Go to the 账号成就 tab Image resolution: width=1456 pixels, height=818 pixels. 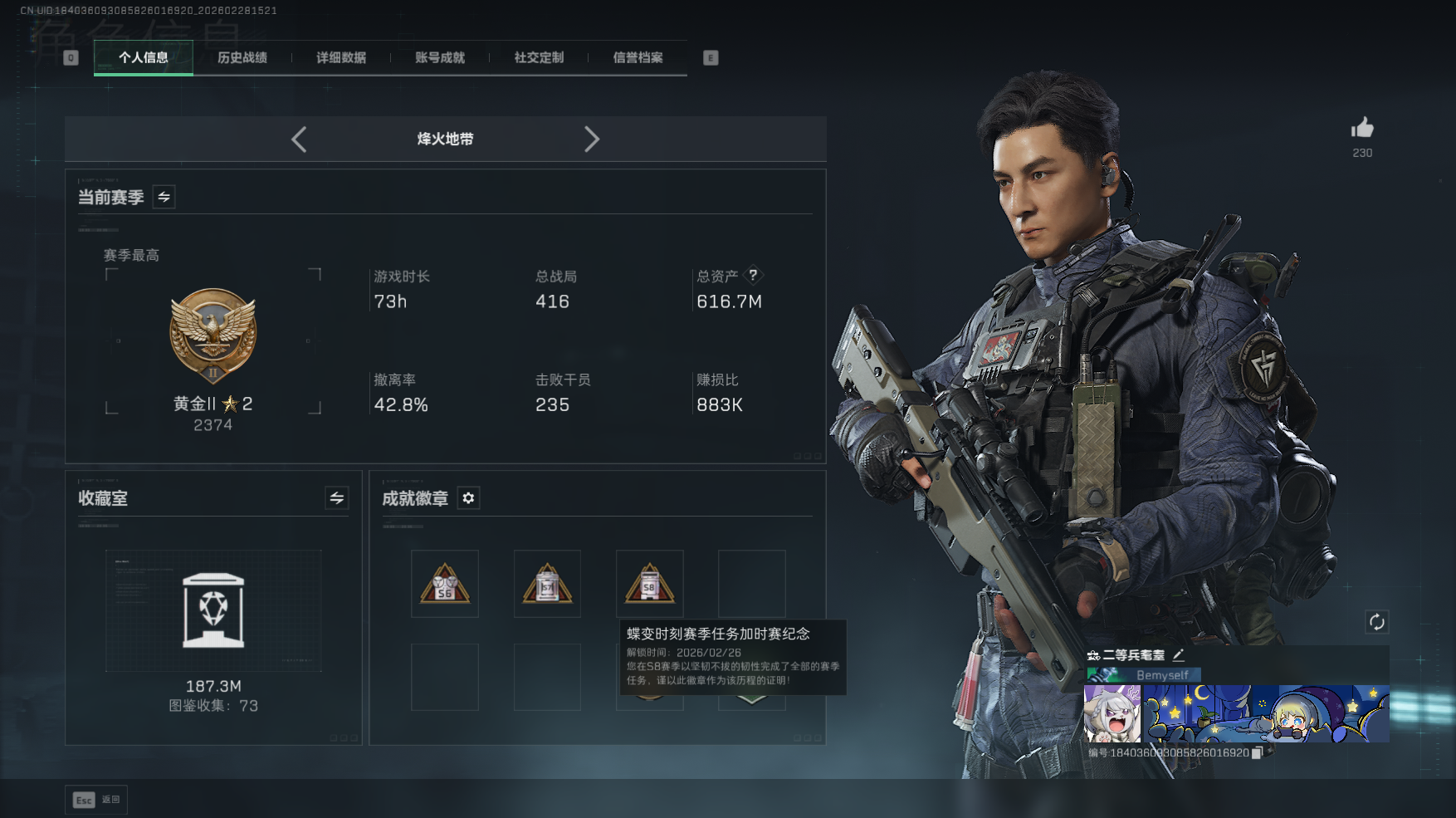coord(440,57)
